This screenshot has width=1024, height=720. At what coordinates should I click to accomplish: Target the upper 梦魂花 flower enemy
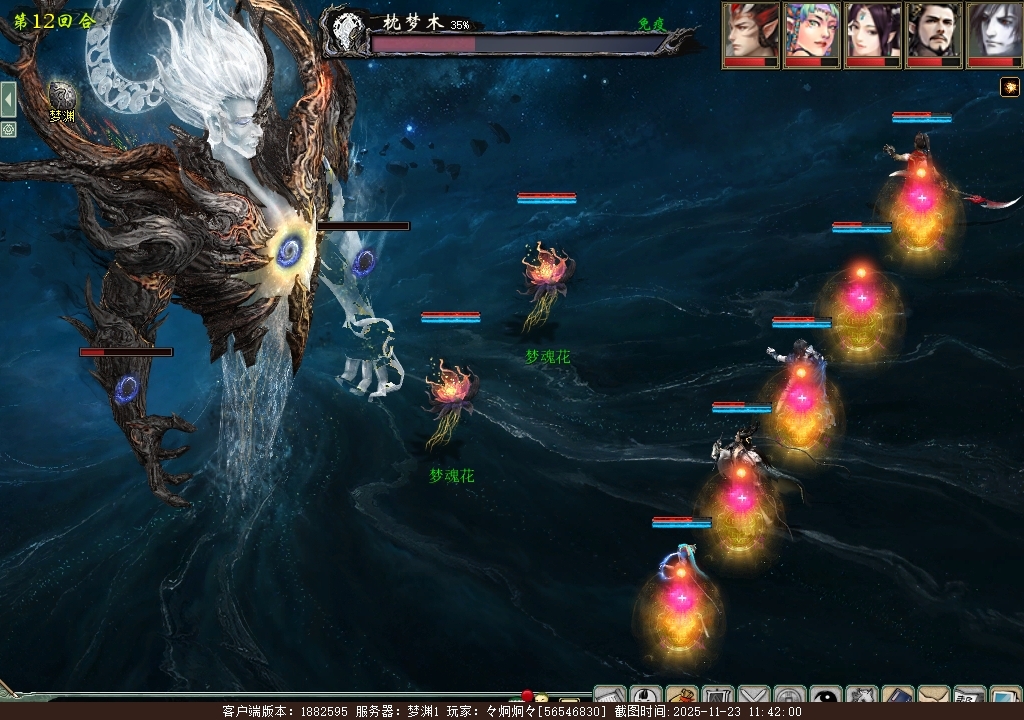[x=546, y=277]
